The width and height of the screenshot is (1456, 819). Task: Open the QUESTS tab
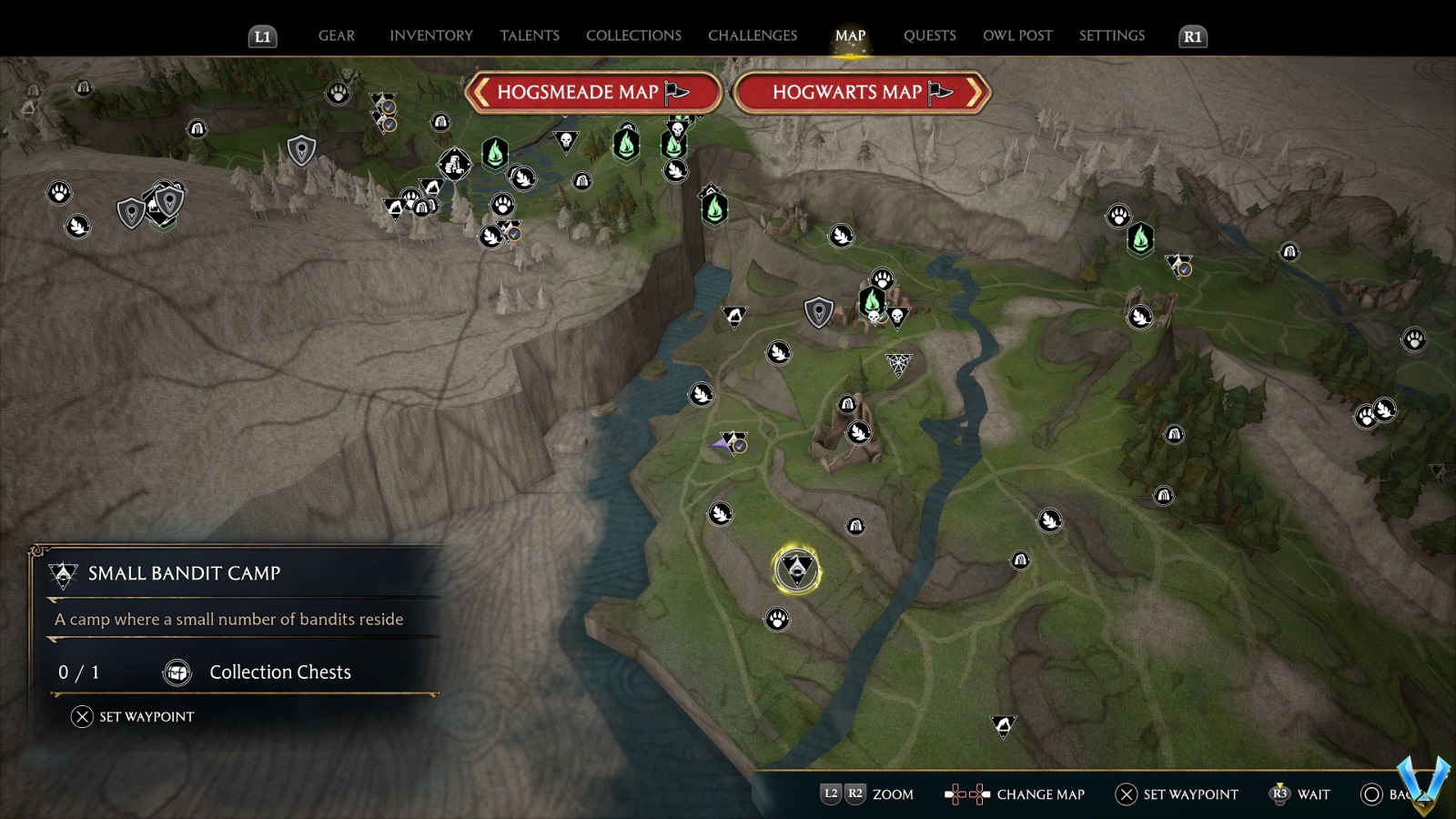(x=929, y=35)
